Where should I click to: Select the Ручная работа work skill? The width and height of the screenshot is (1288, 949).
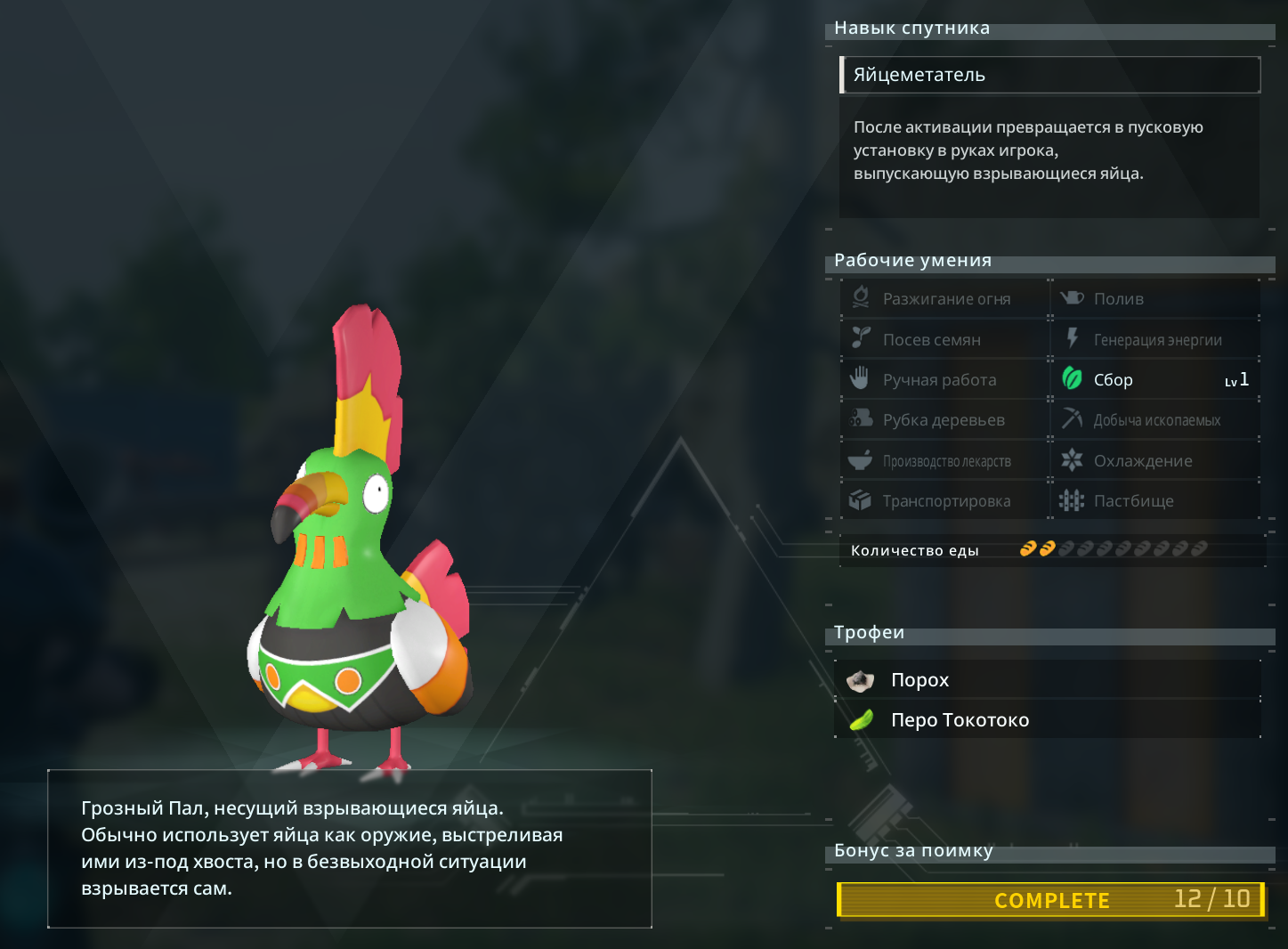pos(944,380)
